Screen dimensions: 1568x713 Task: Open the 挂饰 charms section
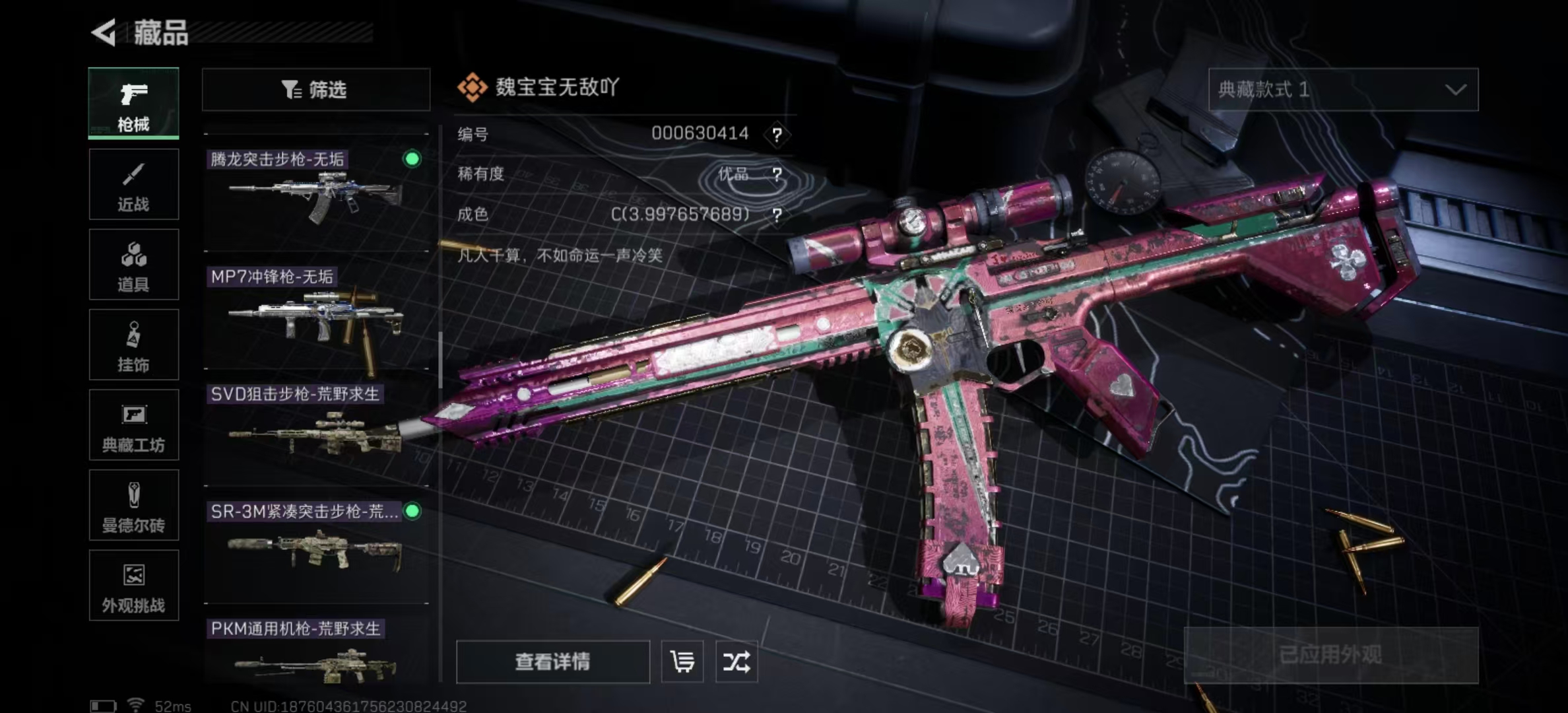tap(134, 345)
